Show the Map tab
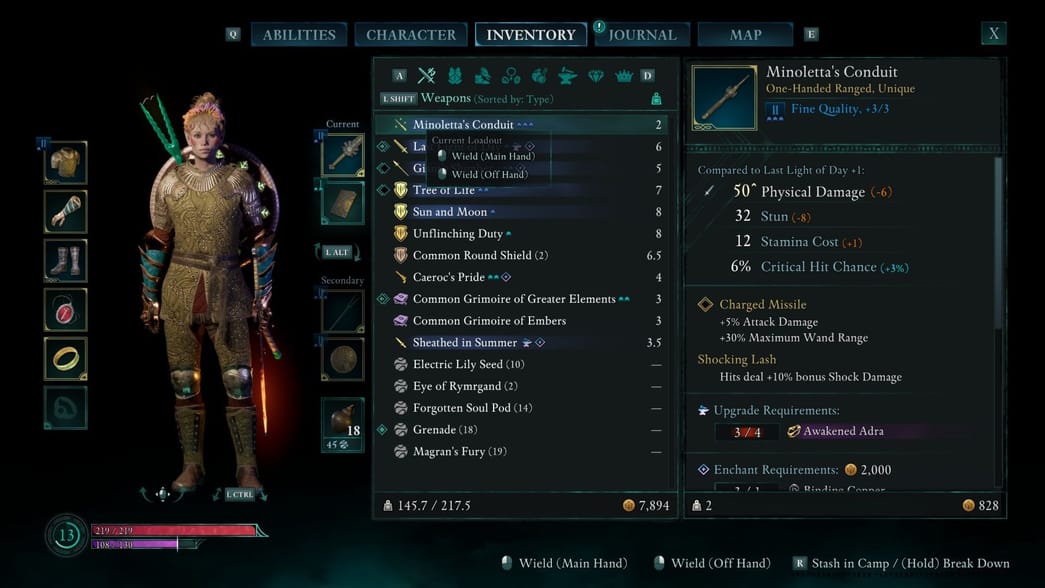Image resolution: width=1045 pixels, height=588 pixels. [x=745, y=35]
